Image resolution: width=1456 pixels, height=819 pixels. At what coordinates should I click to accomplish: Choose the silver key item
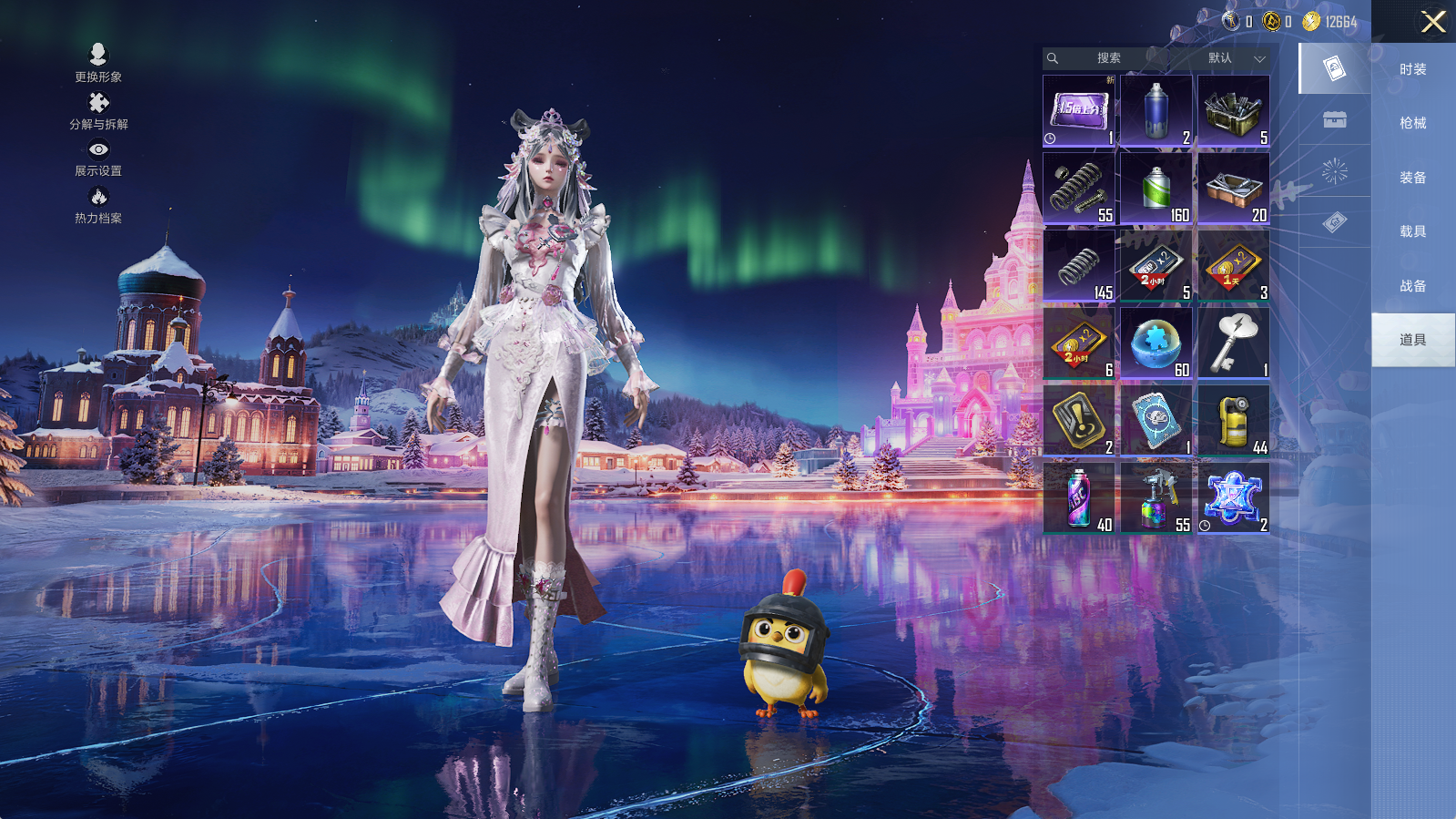pyautogui.click(x=1234, y=343)
